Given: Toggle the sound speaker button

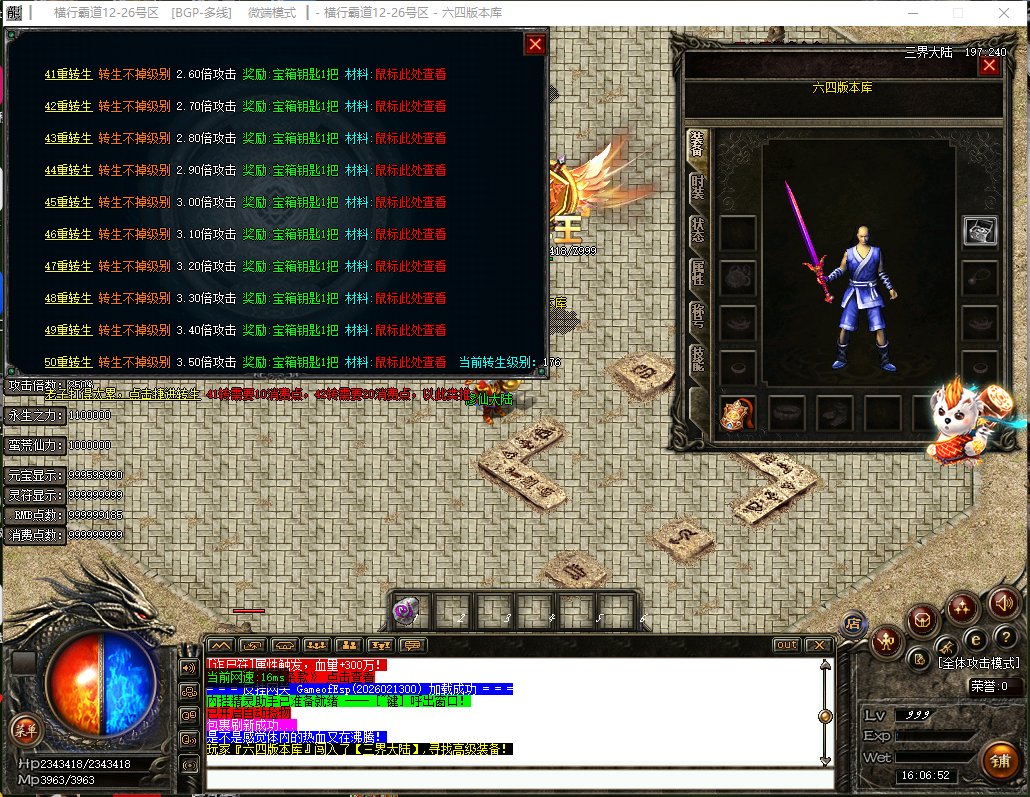Looking at the screenshot, I should pyautogui.click(x=1003, y=602).
